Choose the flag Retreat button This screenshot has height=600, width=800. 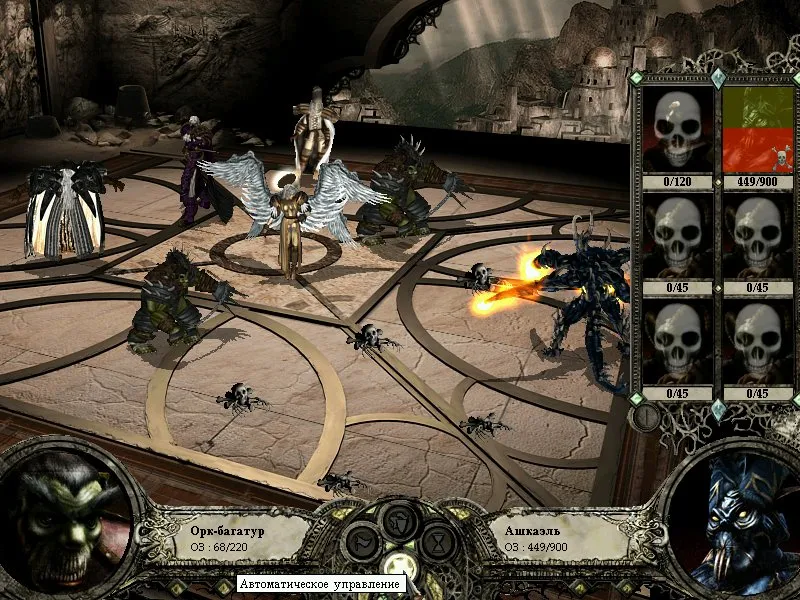tap(364, 543)
